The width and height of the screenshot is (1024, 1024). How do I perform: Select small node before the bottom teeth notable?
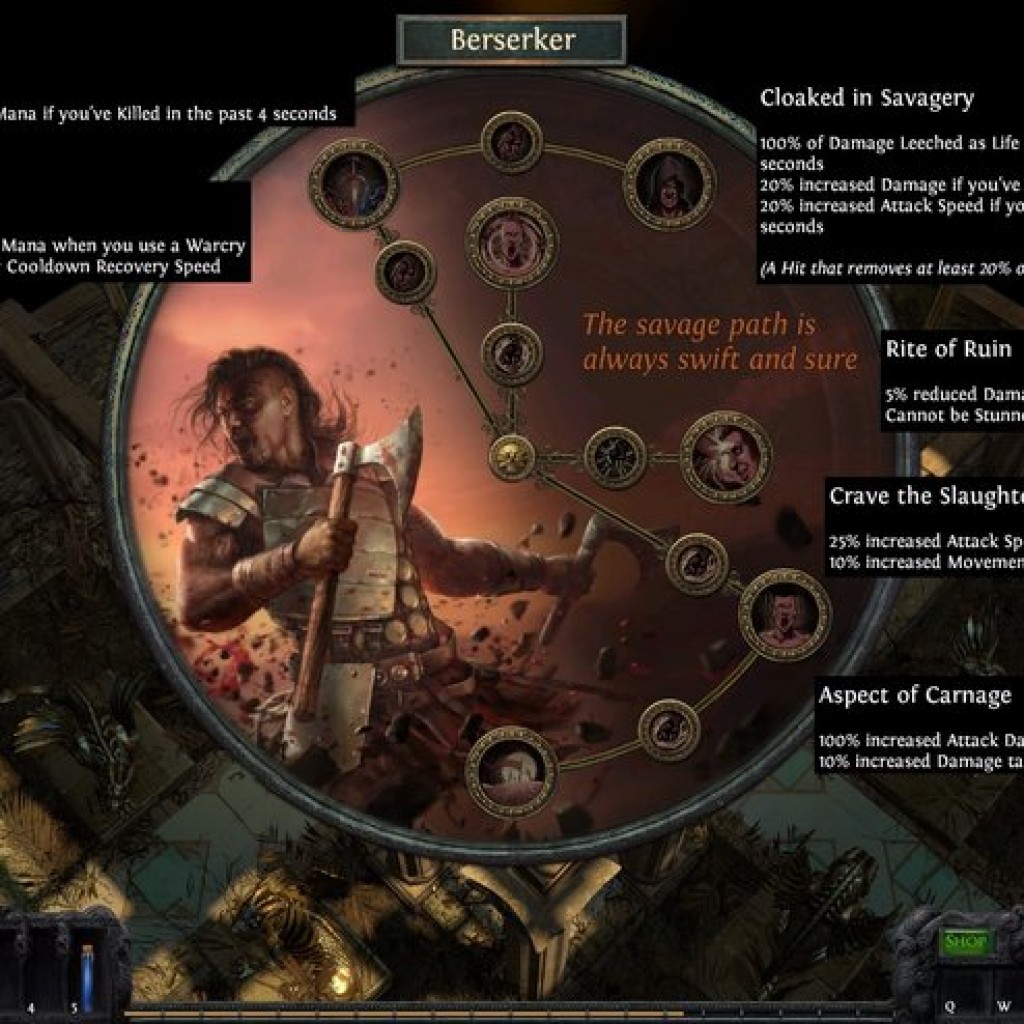tap(668, 730)
